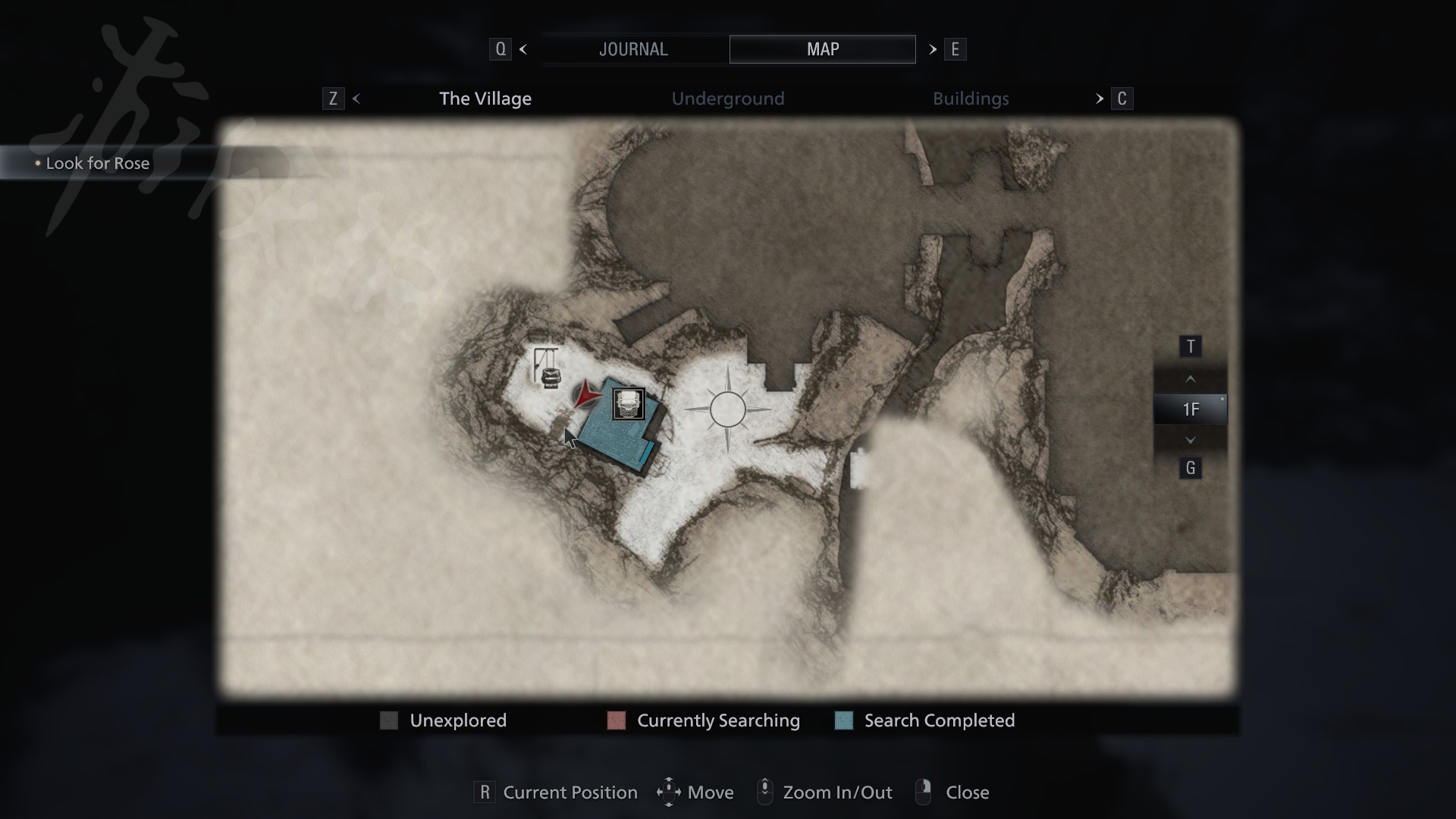
Task: Switch to the Journal tab
Action: pos(633,49)
